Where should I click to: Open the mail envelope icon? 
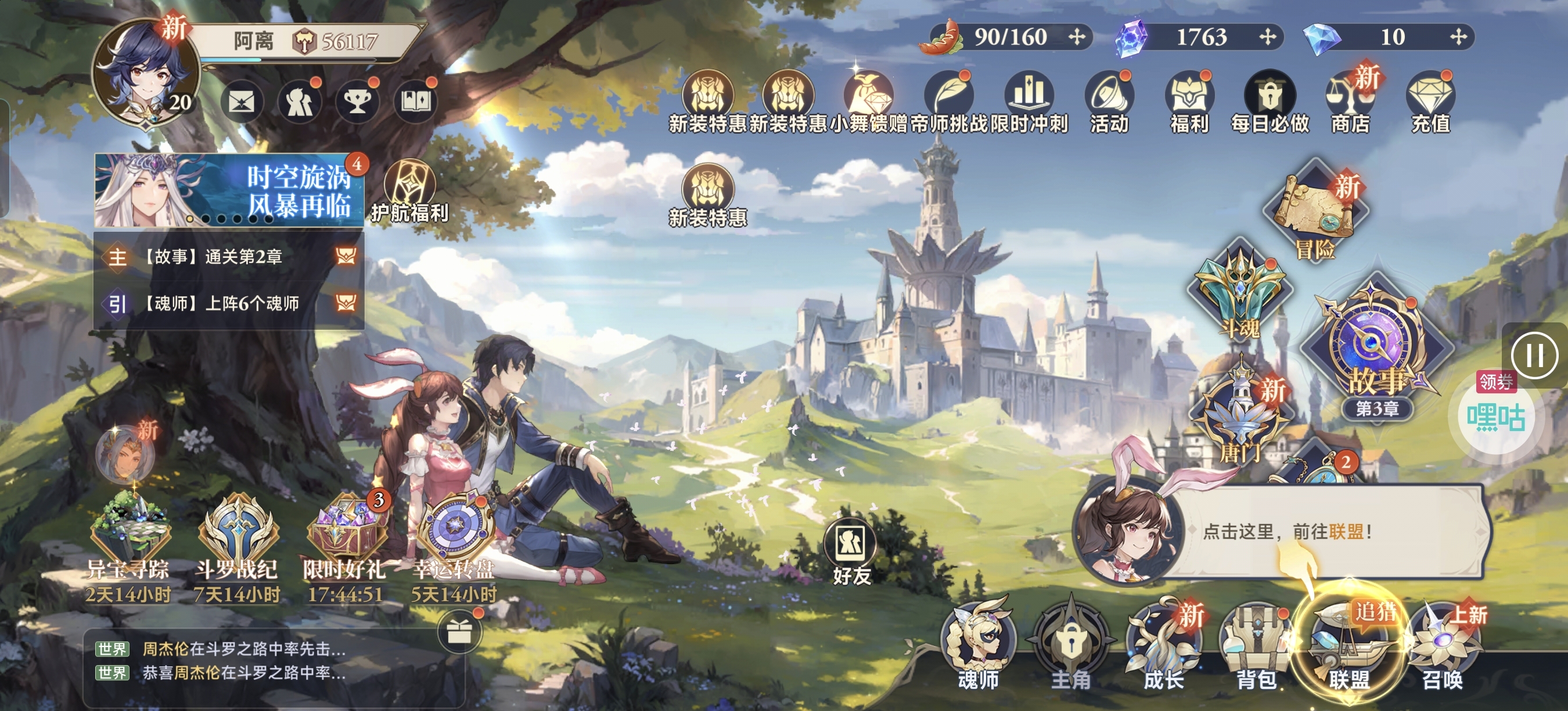tap(241, 102)
